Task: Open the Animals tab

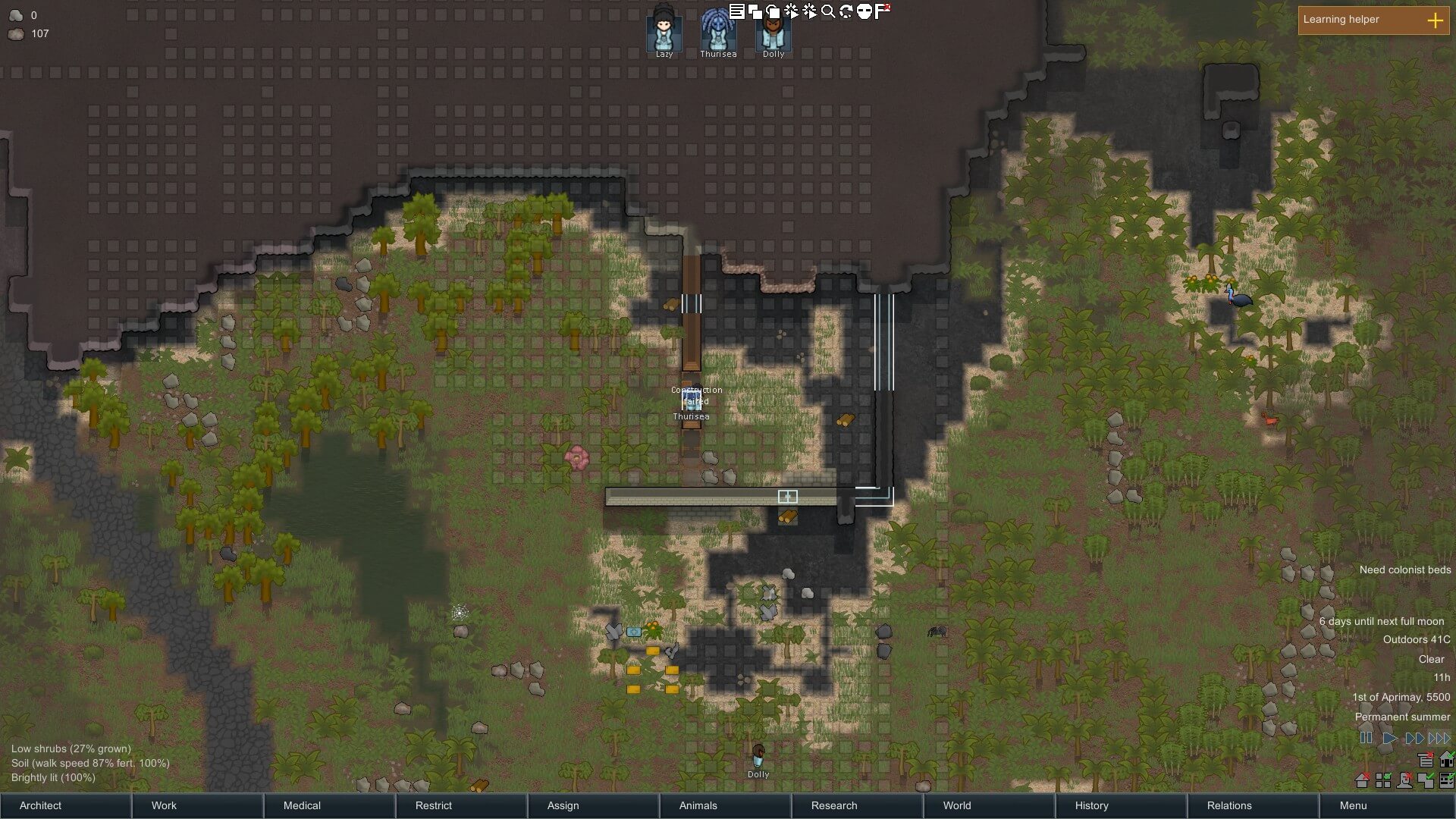Action: pos(725,805)
